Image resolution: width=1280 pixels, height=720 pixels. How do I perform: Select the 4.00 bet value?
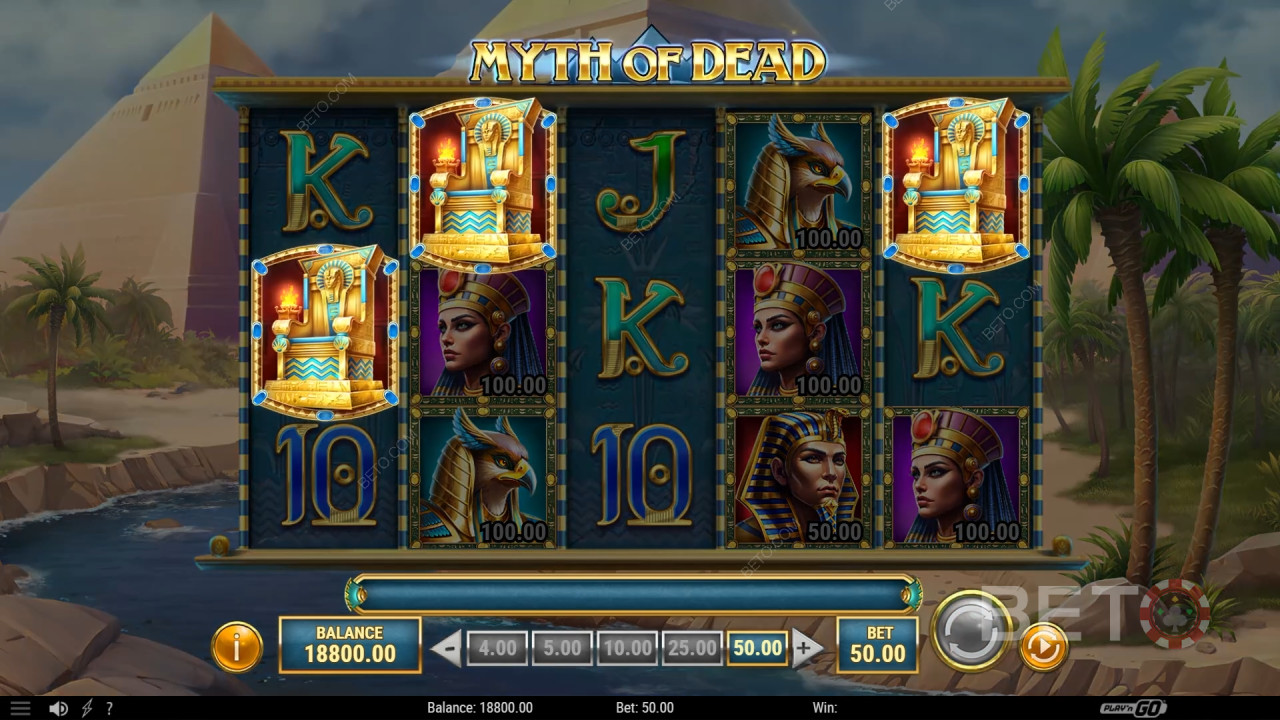pyautogui.click(x=497, y=648)
